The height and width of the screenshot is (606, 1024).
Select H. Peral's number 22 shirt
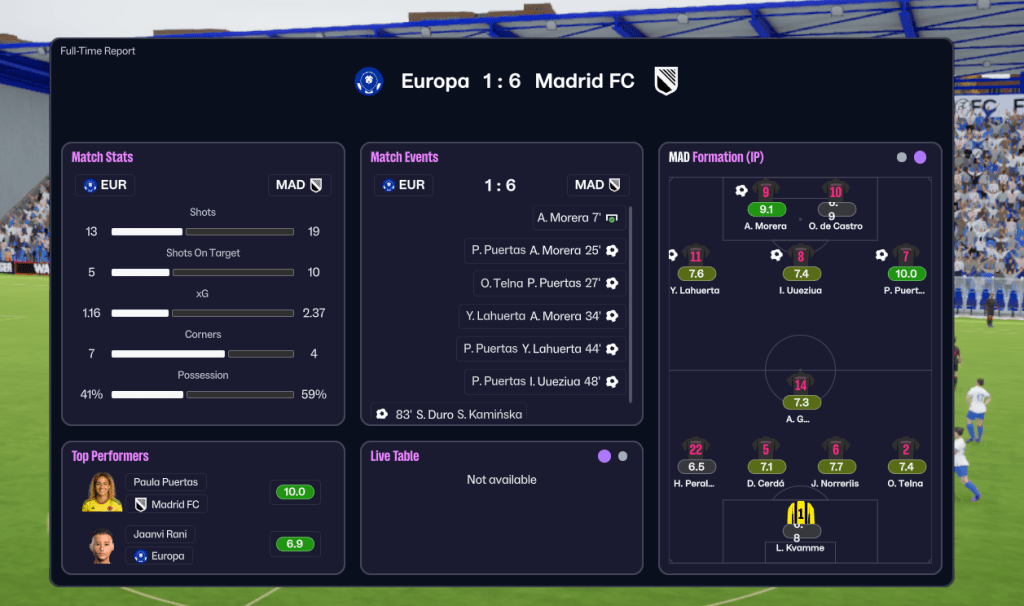[696, 450]
